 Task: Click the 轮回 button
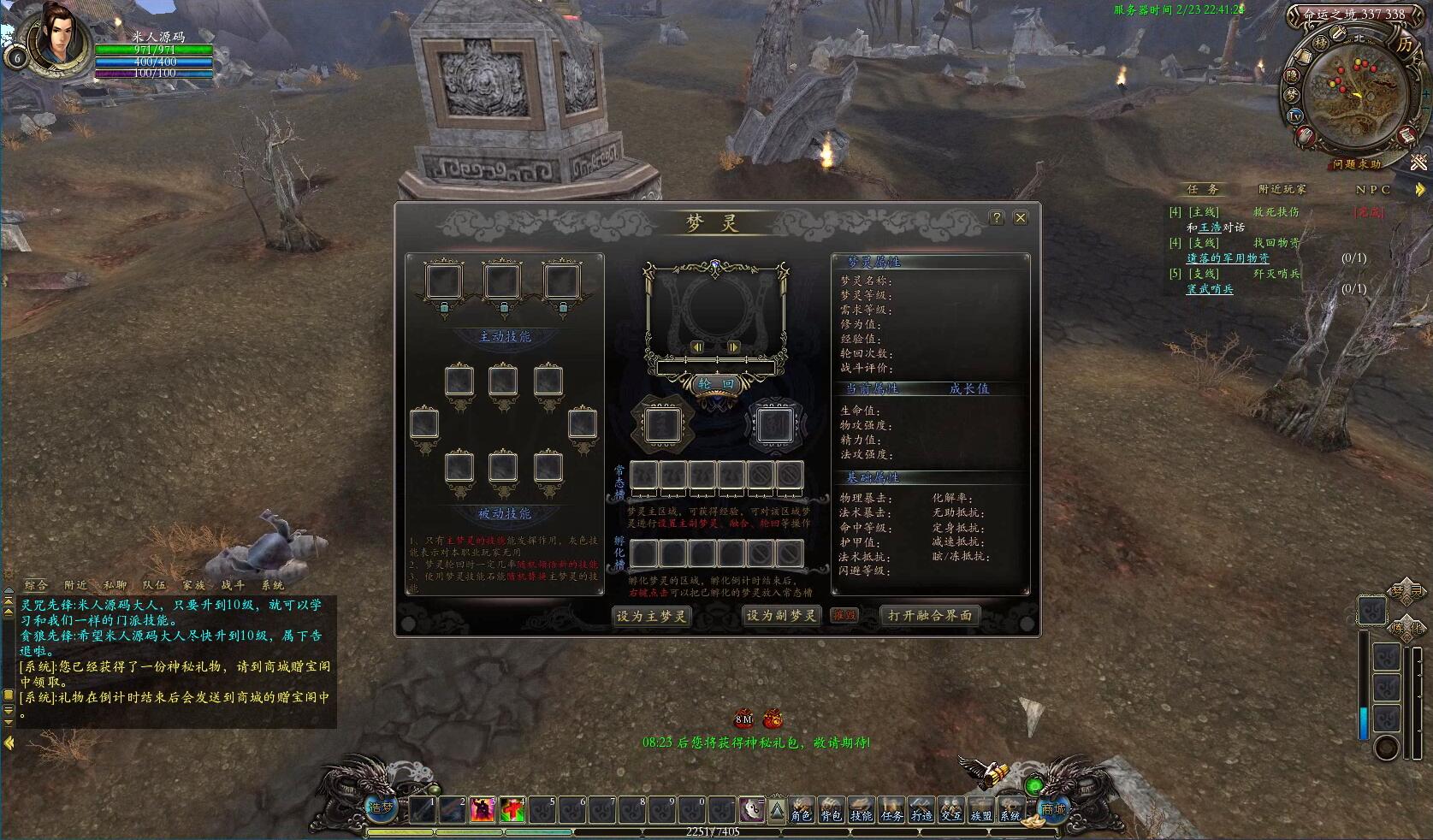point(716,384)
